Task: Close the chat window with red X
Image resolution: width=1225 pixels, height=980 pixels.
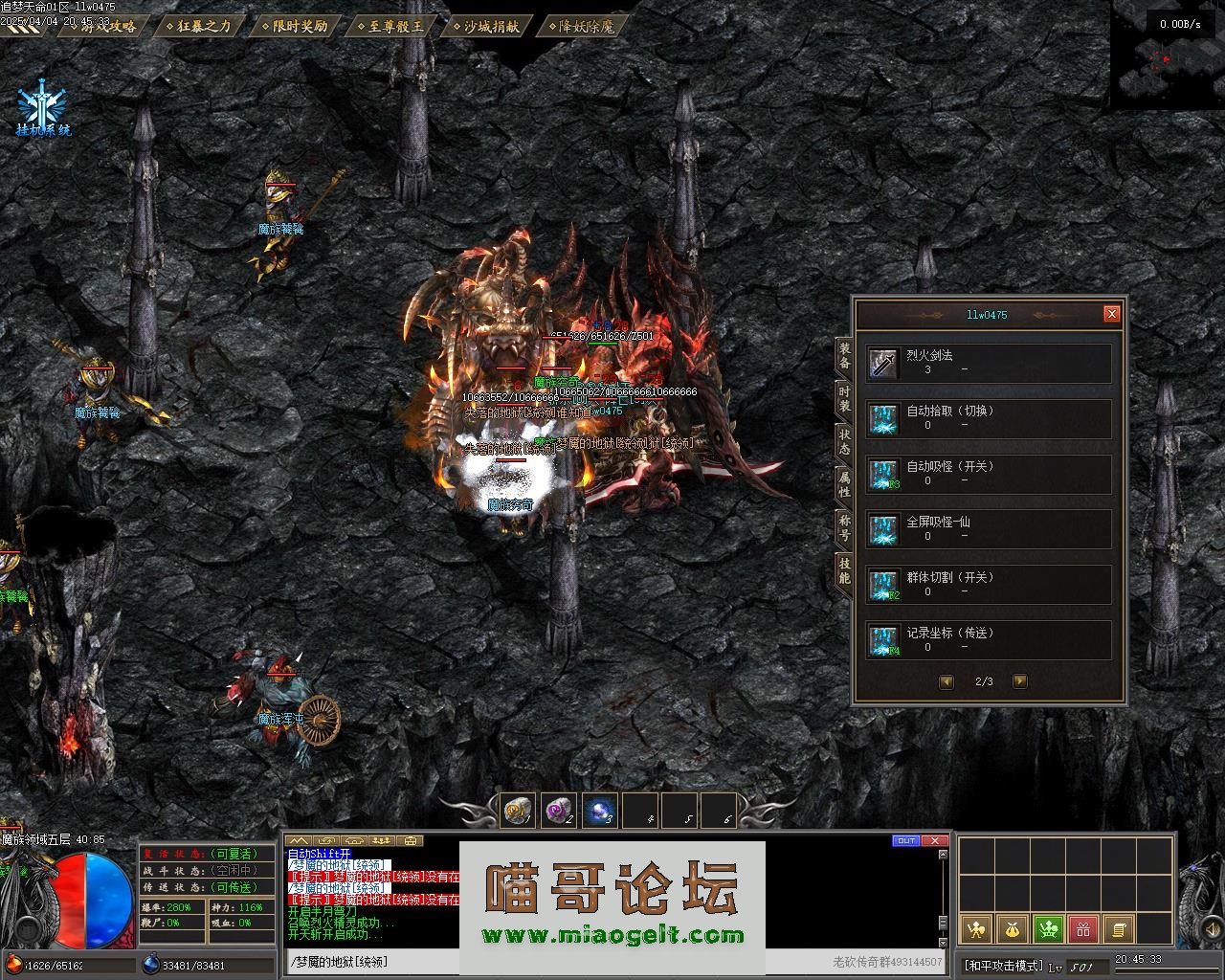Action: (935, 841)
